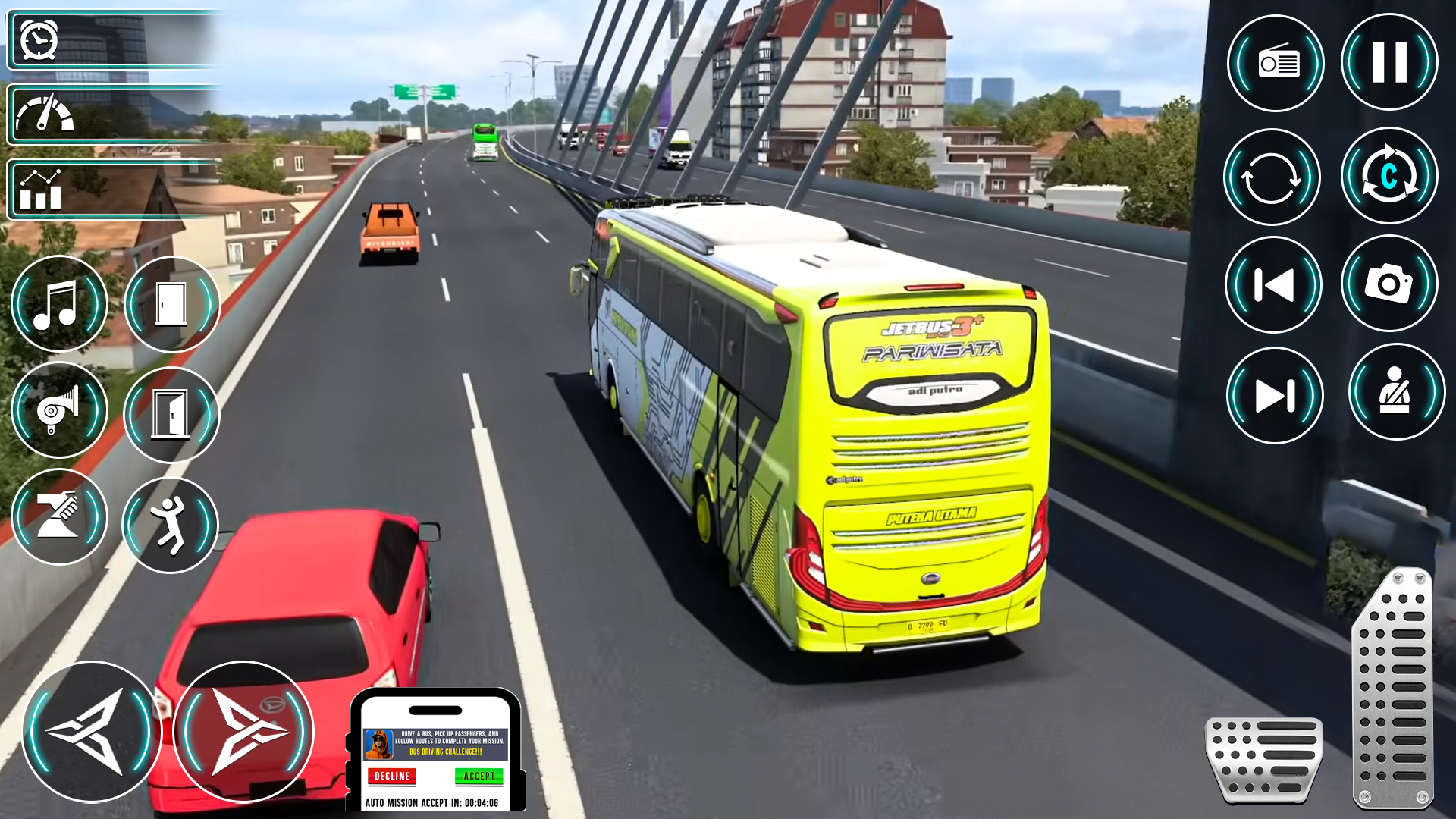Activate the passenger walking mode icon
Image resolution: width=1456 pixels, height=819 pixels.
171,525
